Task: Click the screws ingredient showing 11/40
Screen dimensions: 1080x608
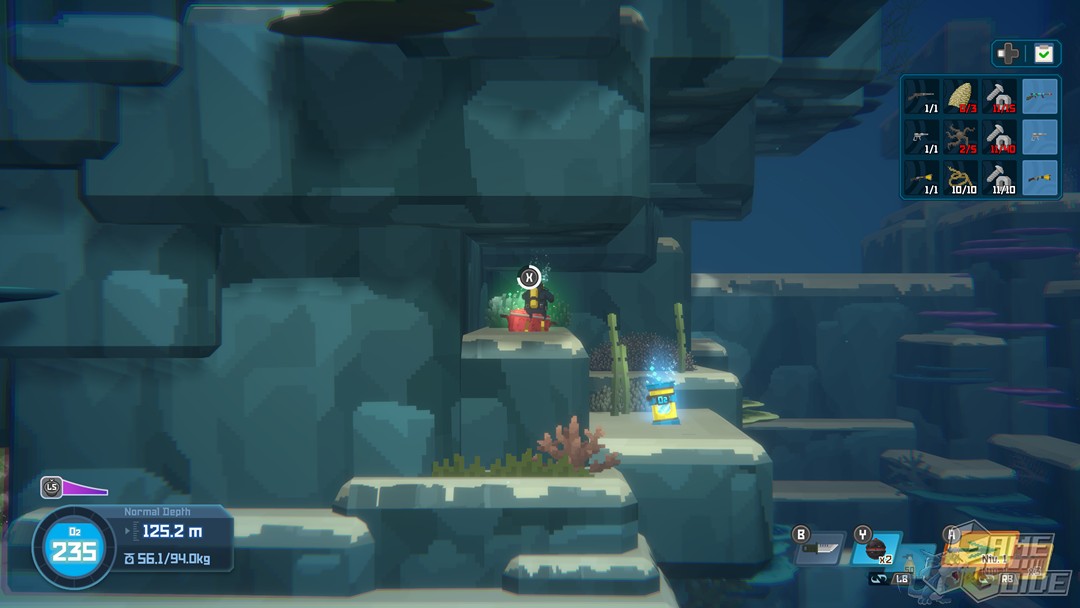Action: point(999,137)
